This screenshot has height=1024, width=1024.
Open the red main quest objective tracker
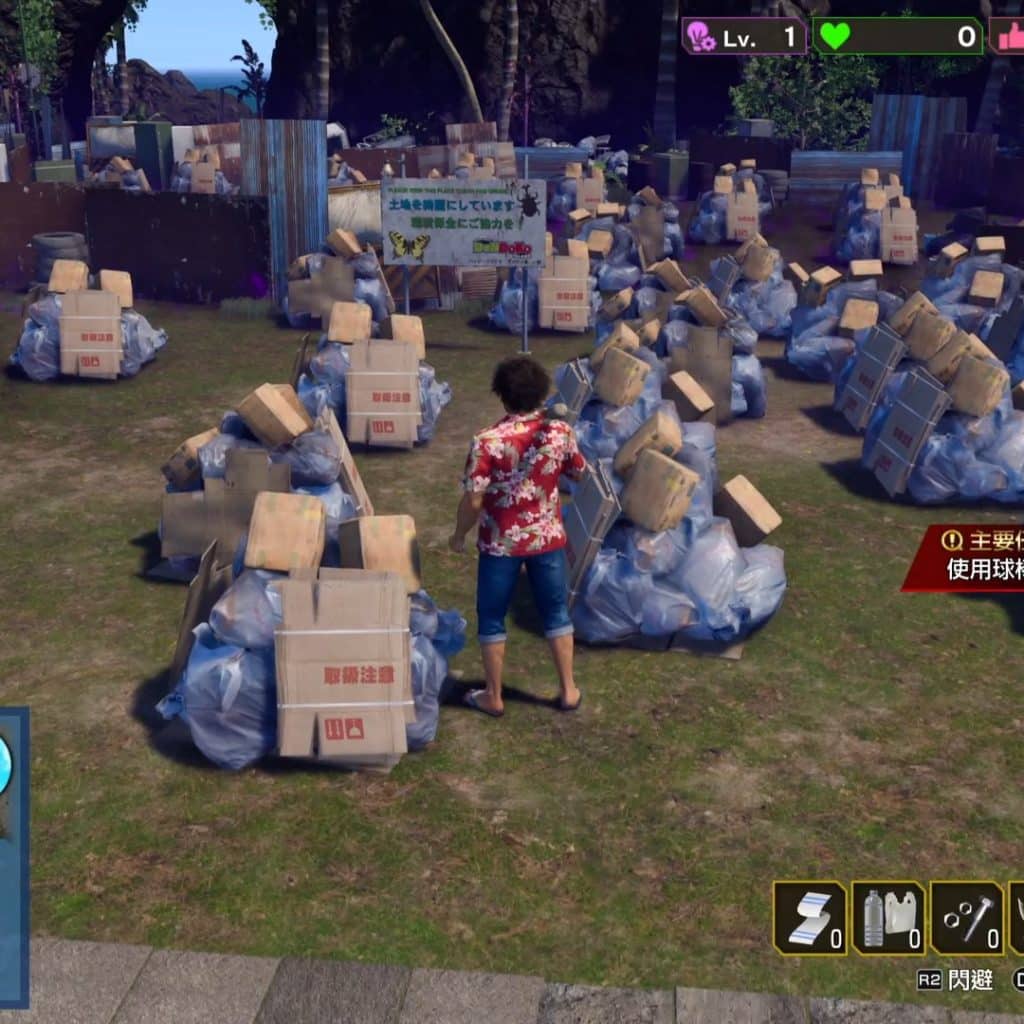[x=968, y=556]
